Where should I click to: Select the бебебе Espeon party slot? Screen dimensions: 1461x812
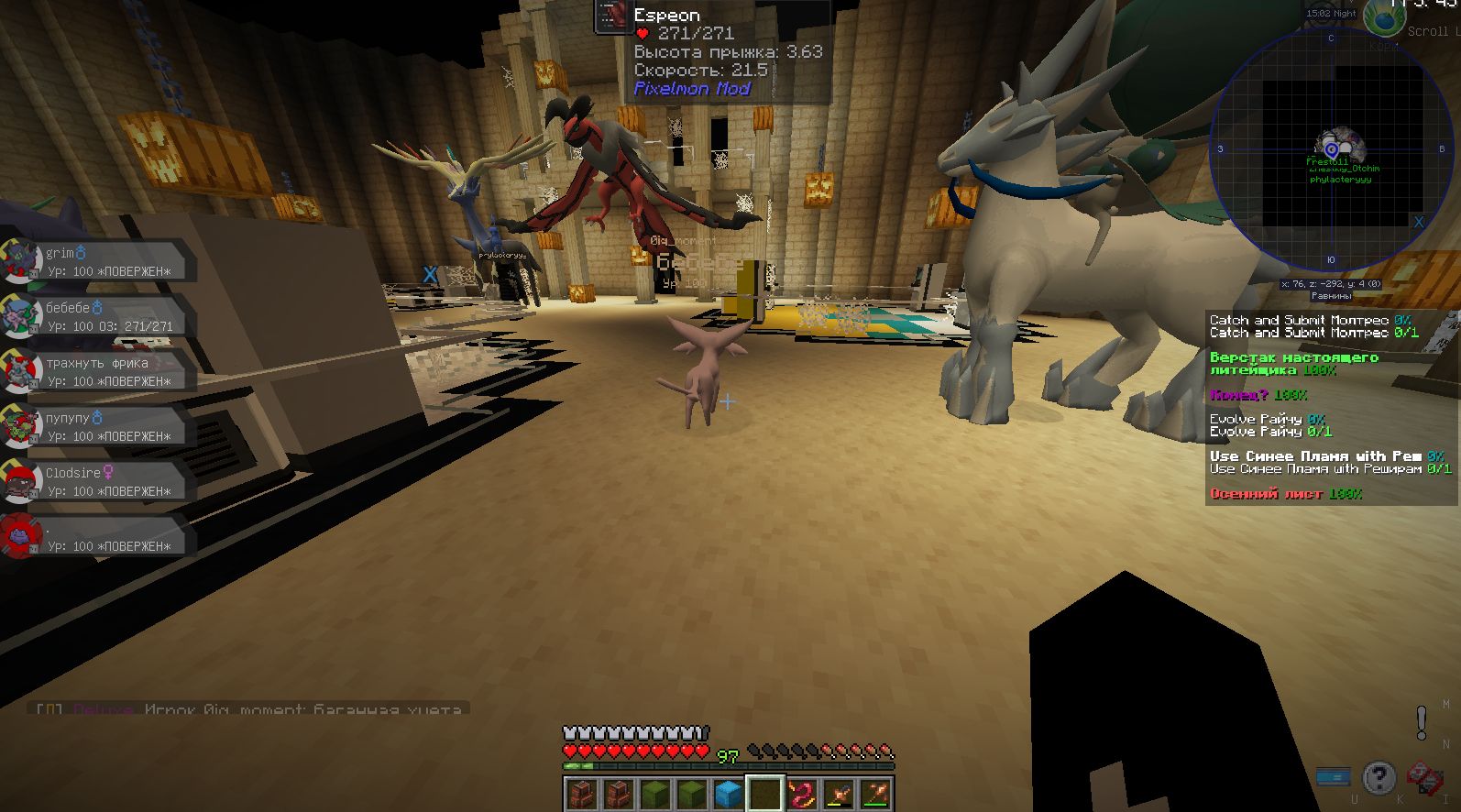101,316
